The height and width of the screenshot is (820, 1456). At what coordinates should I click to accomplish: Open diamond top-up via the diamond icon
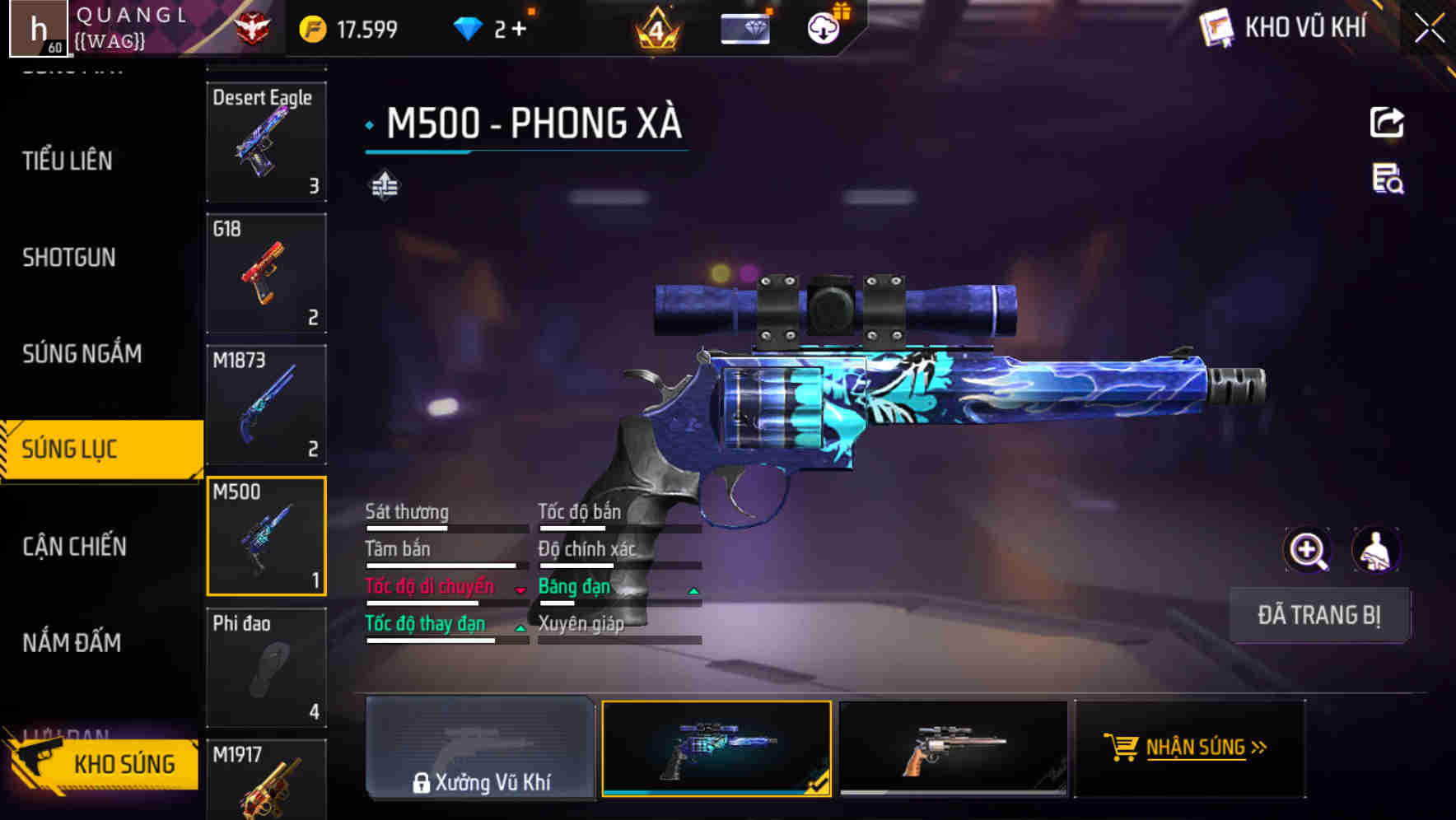(x=469, y=26)
